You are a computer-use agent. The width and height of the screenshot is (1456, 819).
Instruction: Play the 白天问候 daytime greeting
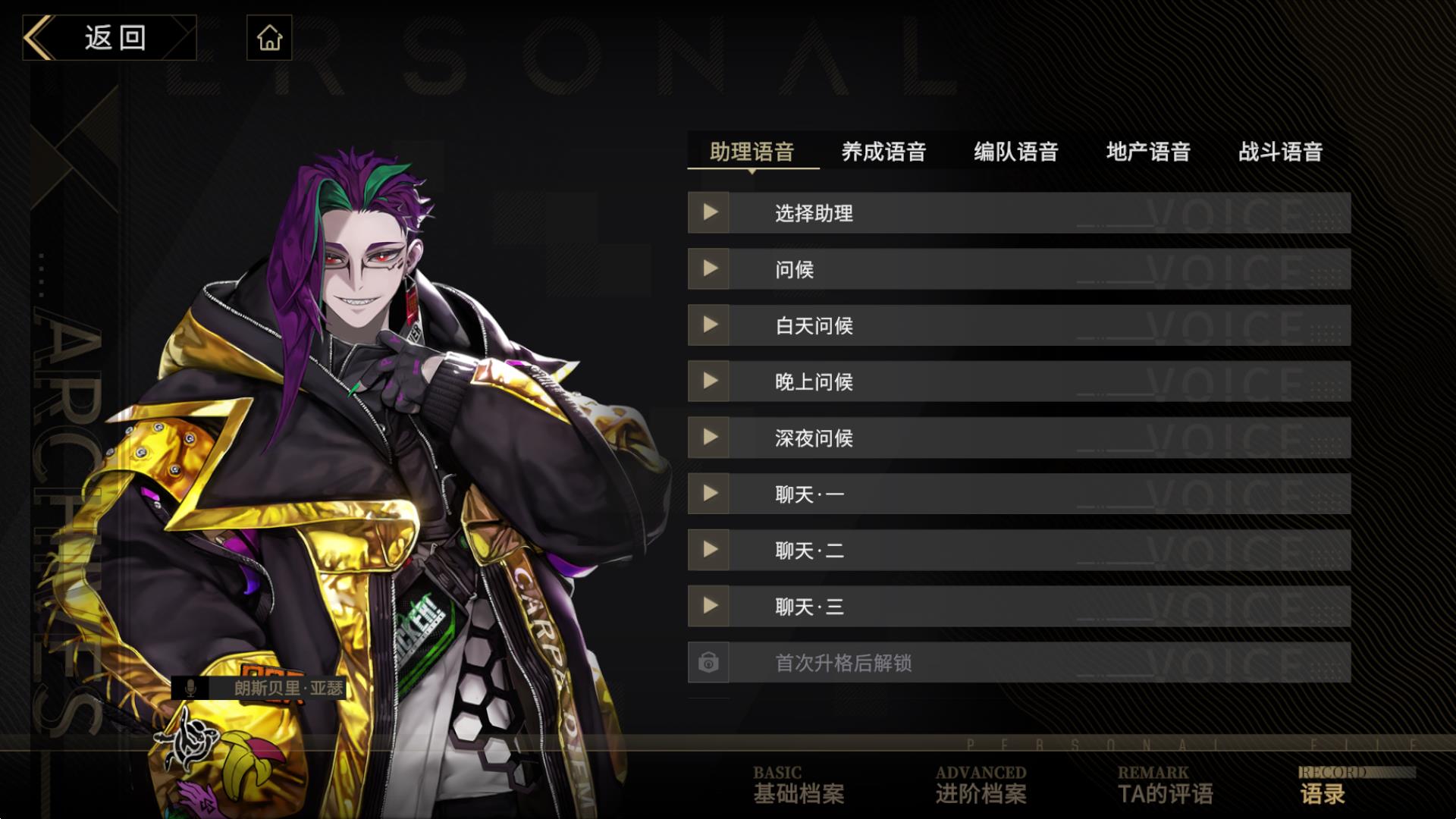point(708,325)
